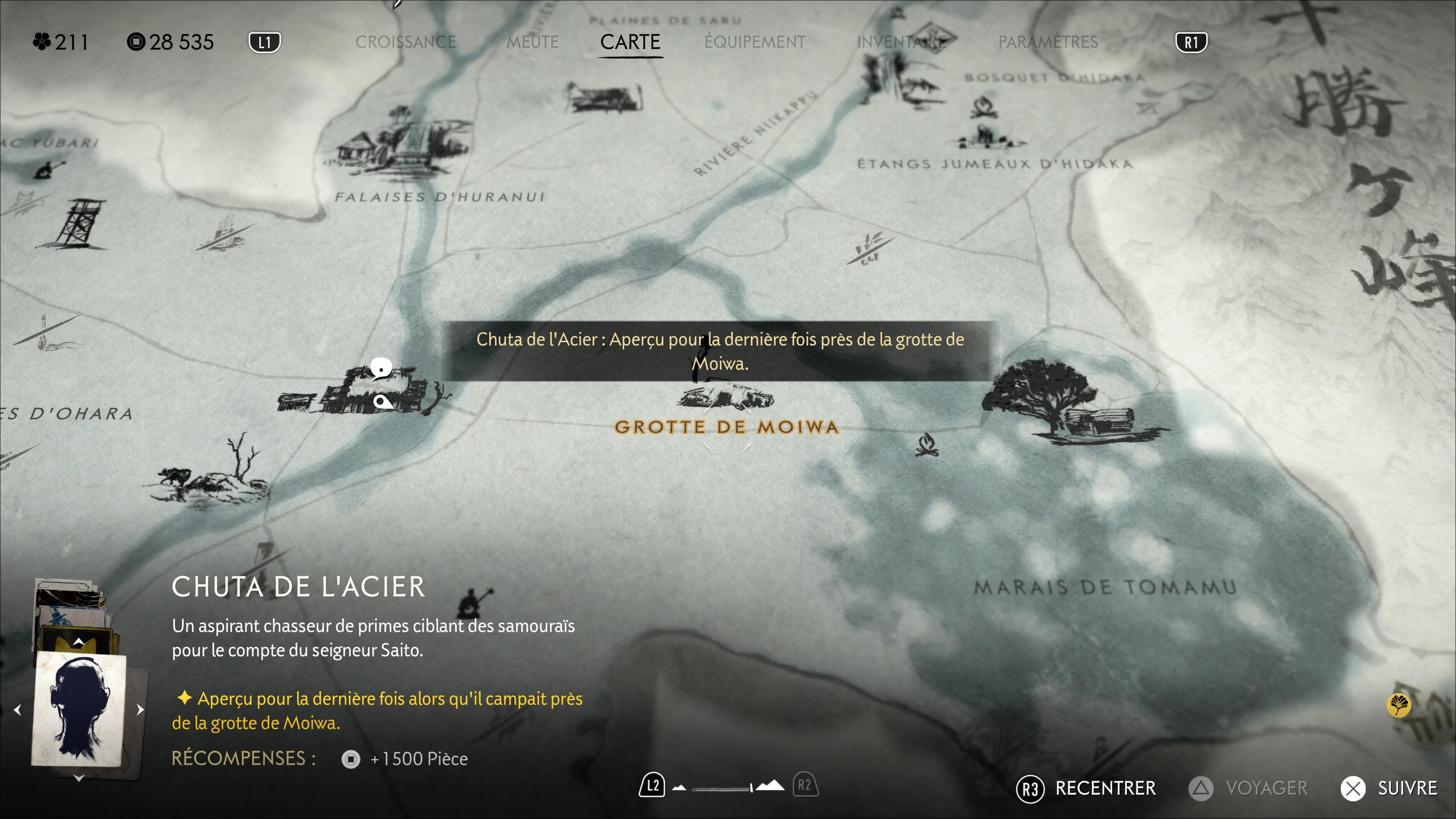Go to the Équipement tab
The image size is (1456, 819).
[755, 42]
